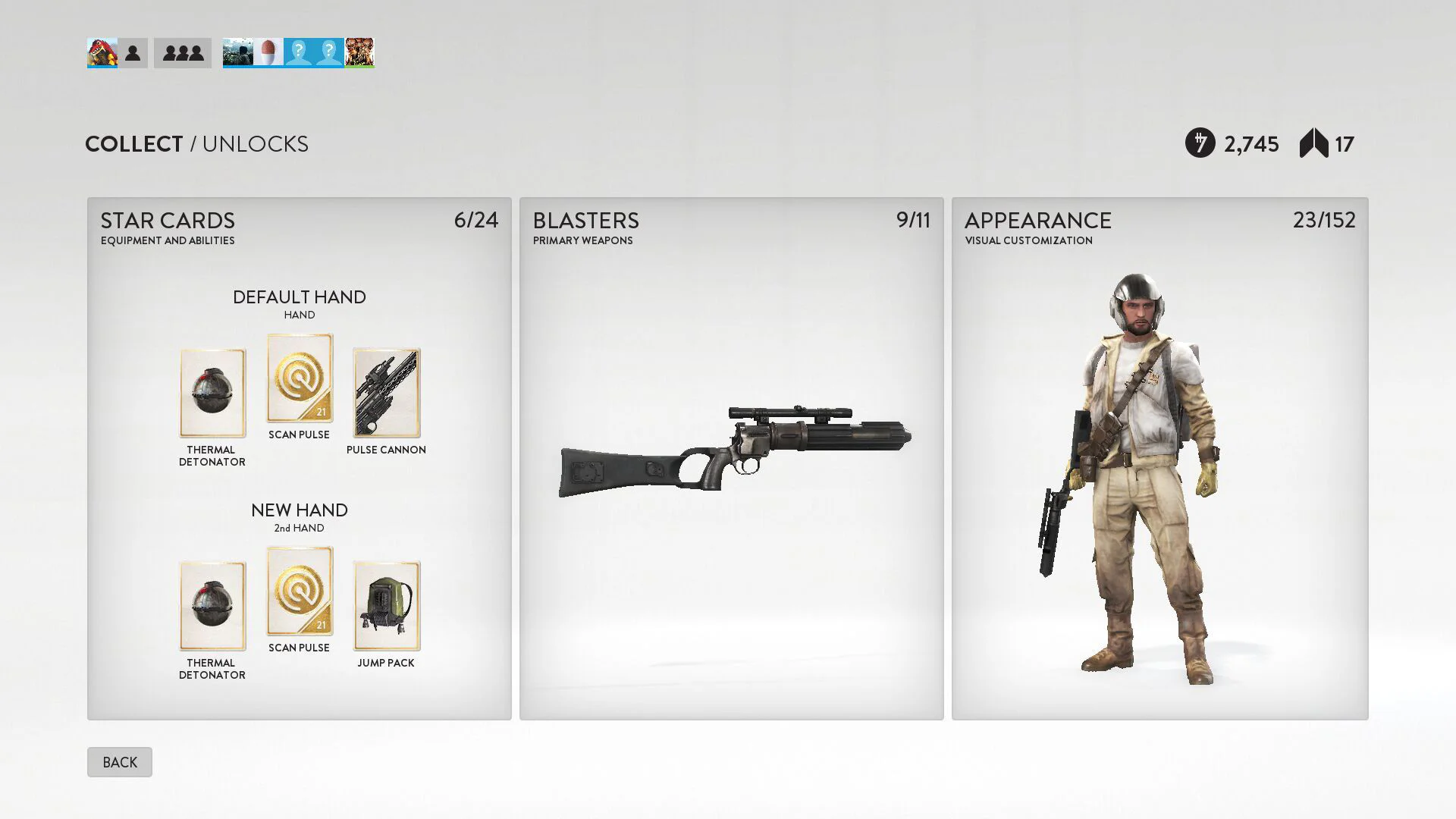
Task: Select the Thermal Detonator in New Hand
Action: 212,605
